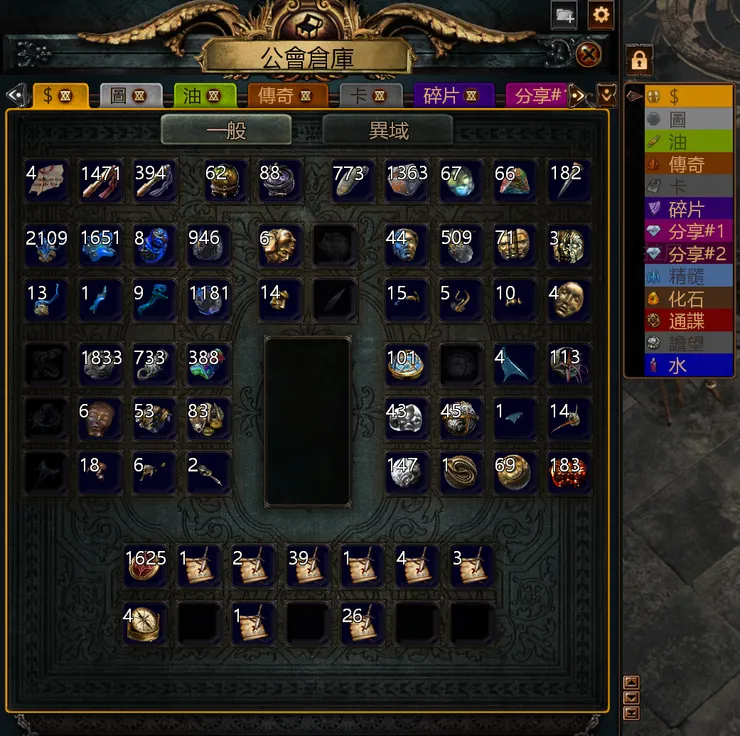Toggle the padlock icon beside the stash
This screenshot has width=740, height=736.
tap(639, 60)
